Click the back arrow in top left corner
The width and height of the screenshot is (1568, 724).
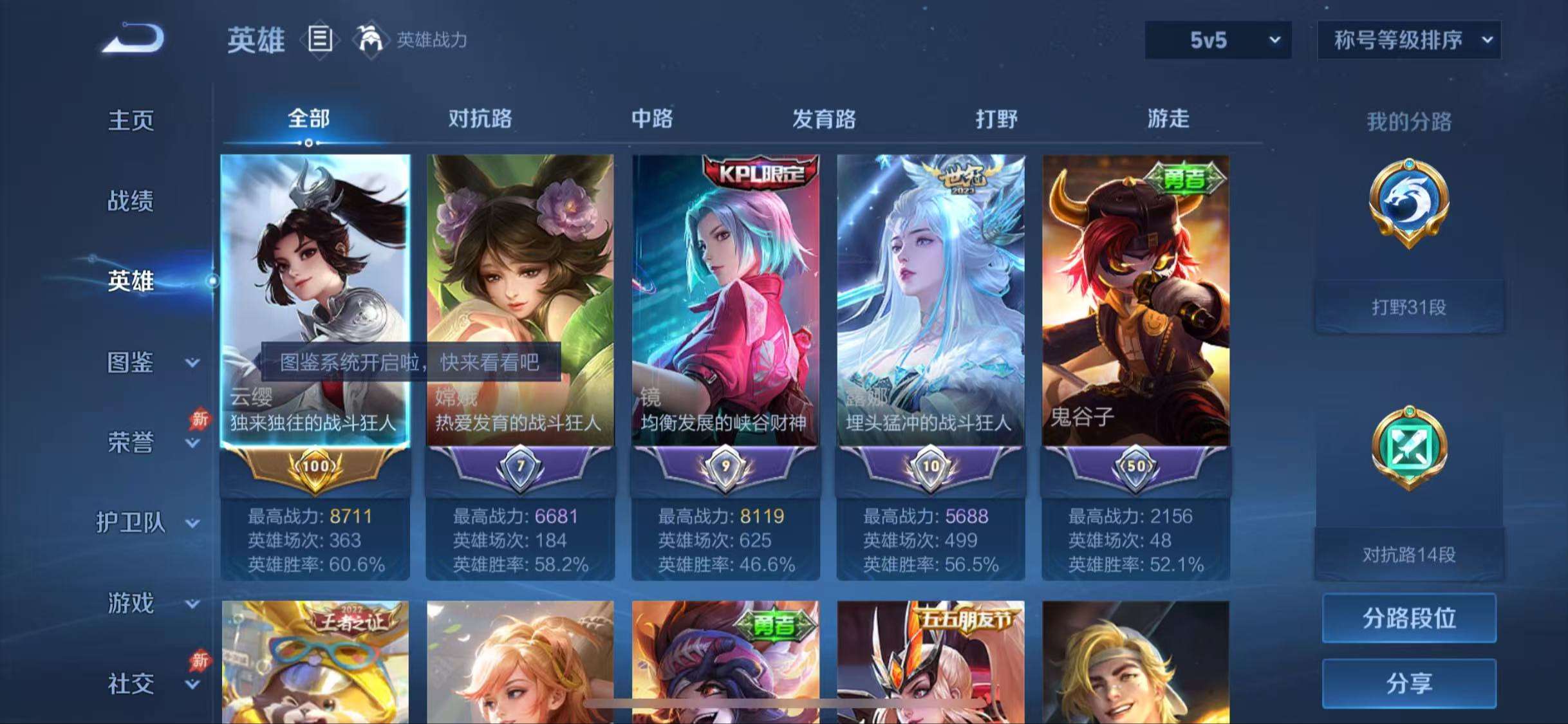(x=132, y=40)
